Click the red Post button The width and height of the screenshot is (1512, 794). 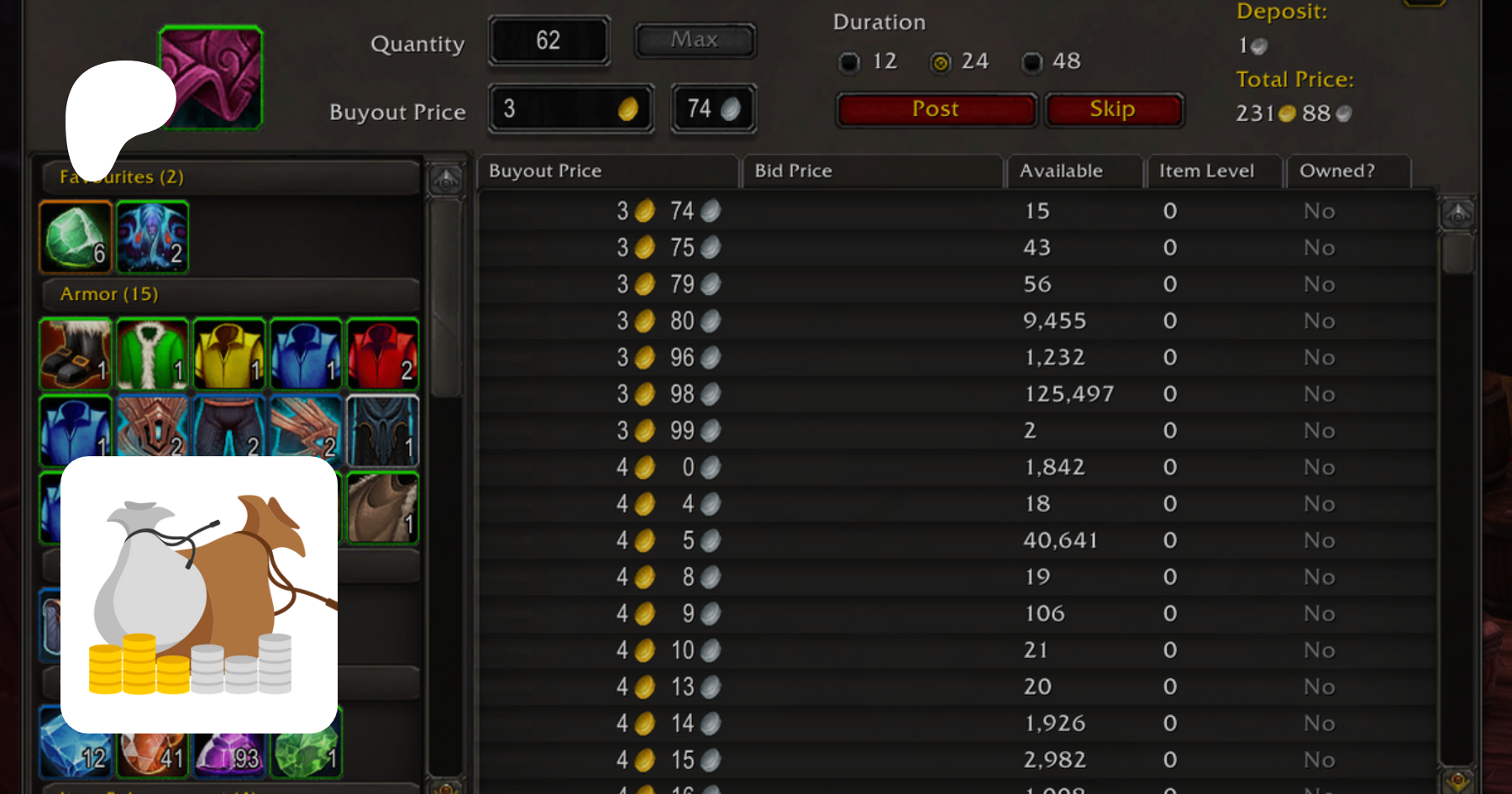pyautogui.click(x=936, y=110)
